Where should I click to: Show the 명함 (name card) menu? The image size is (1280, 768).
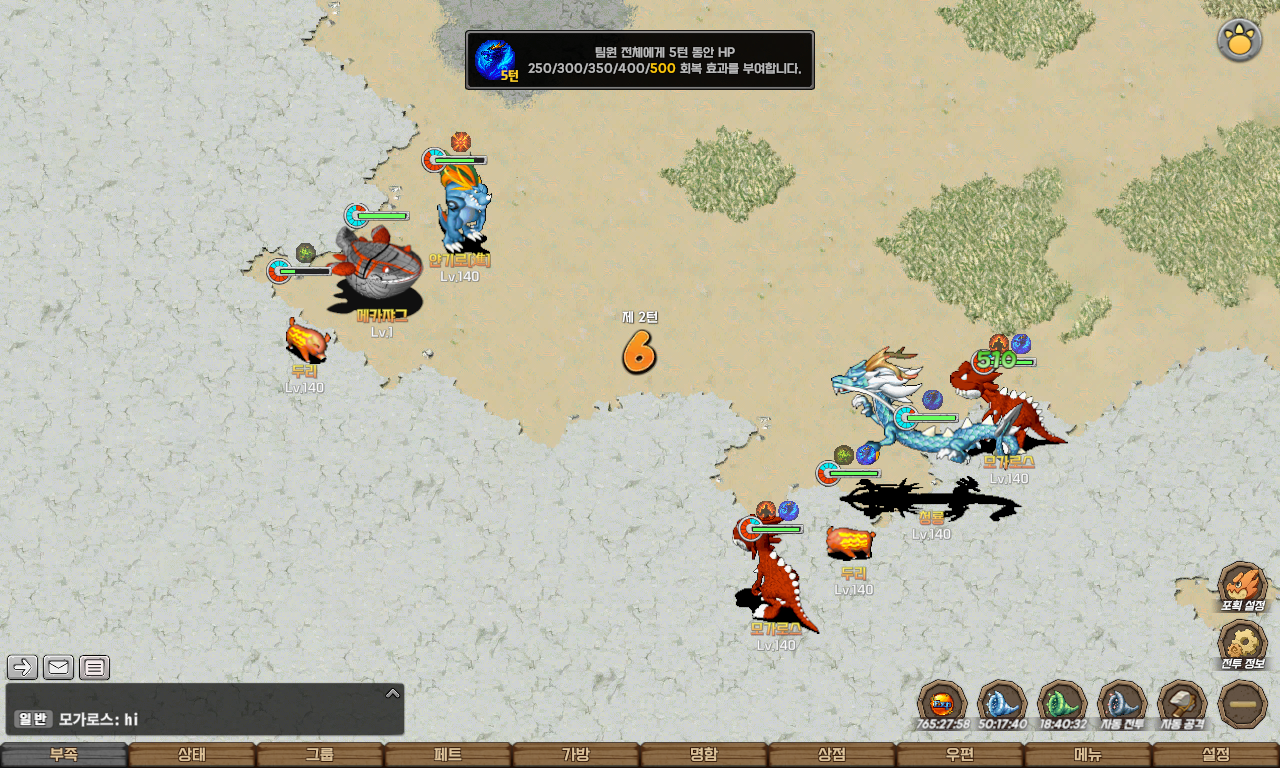point(704,755)
